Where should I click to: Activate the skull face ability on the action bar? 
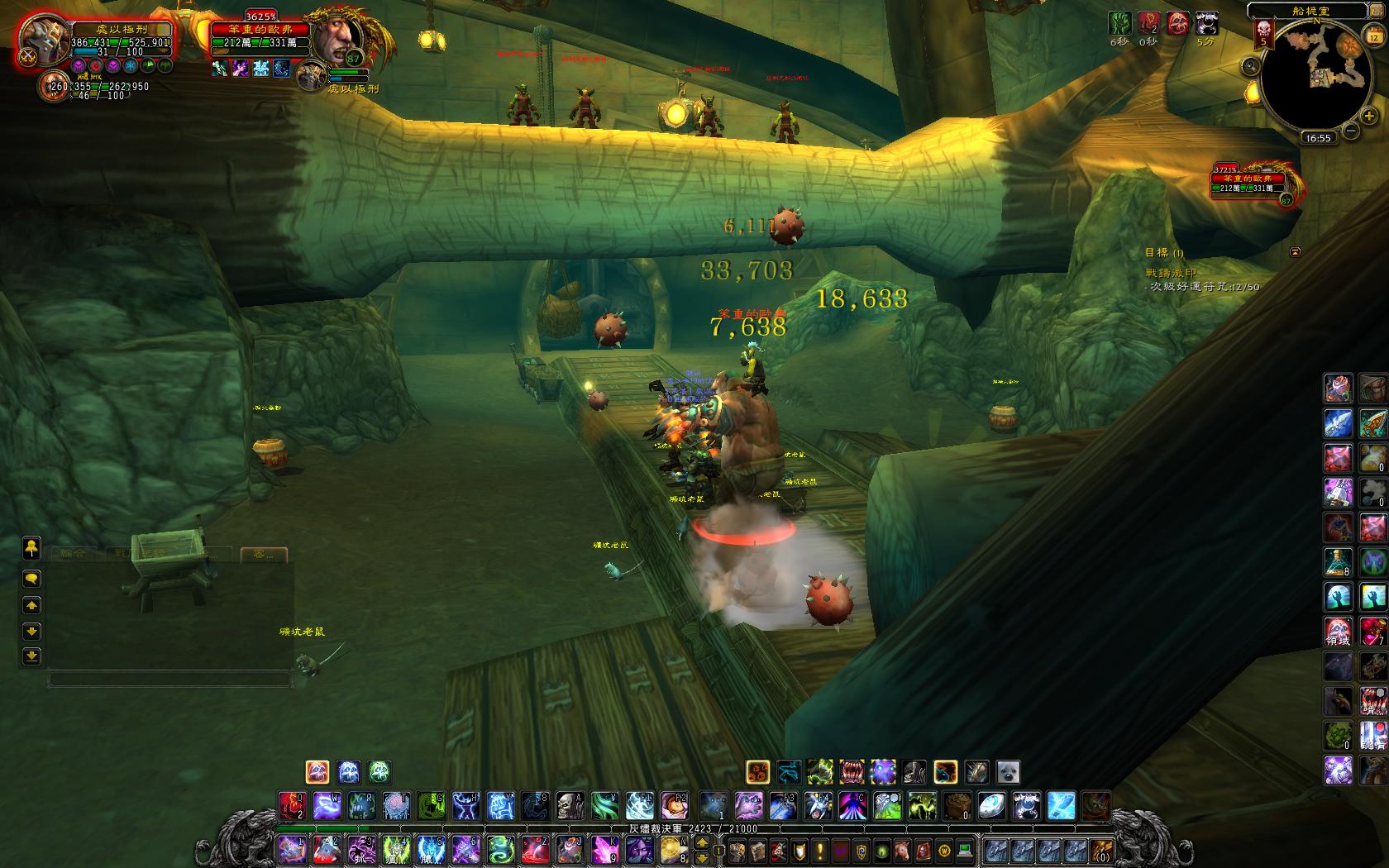pyautogui.click(x=570, y=805)
